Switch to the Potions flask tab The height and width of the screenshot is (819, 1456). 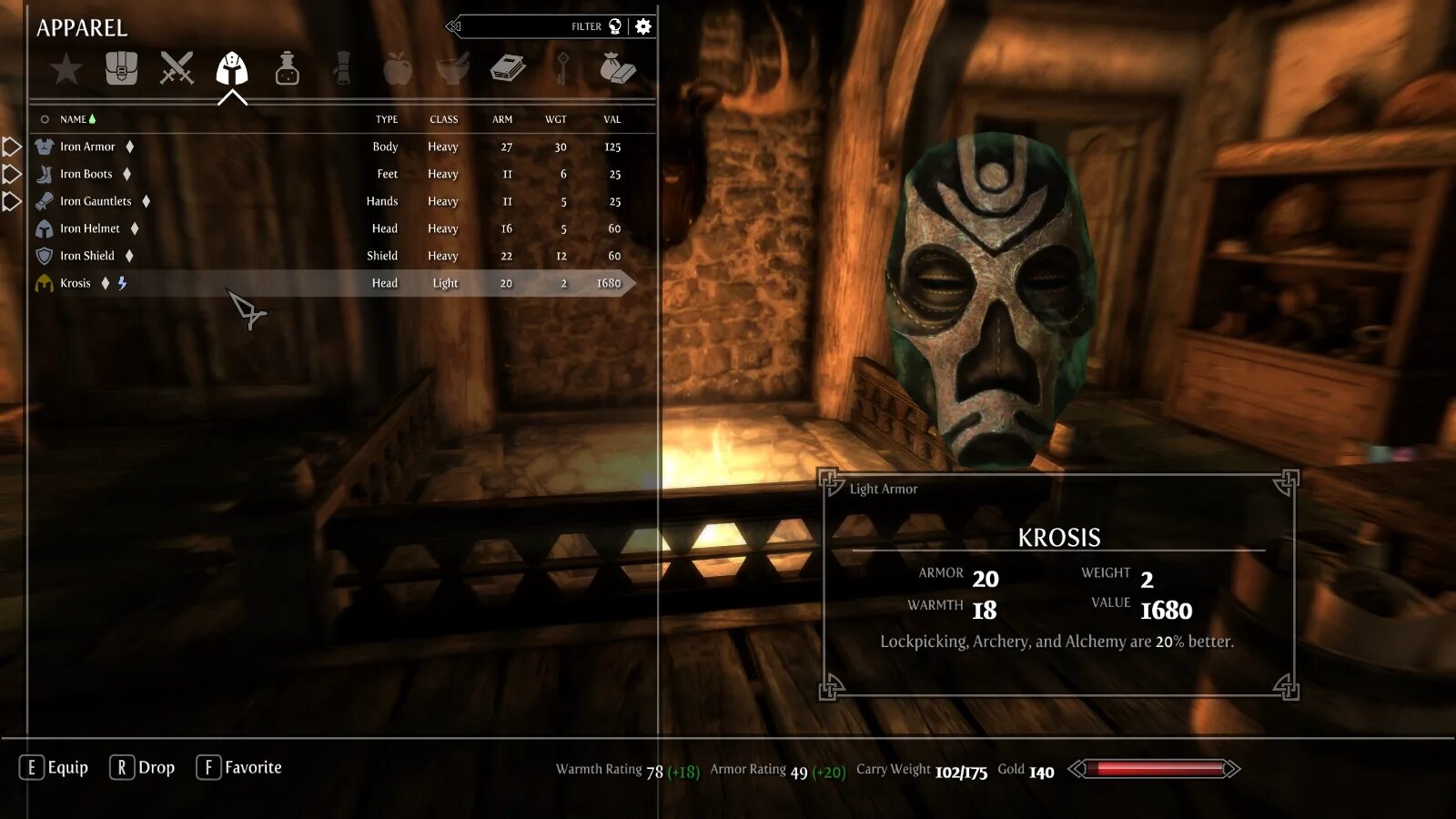(288, 68)
